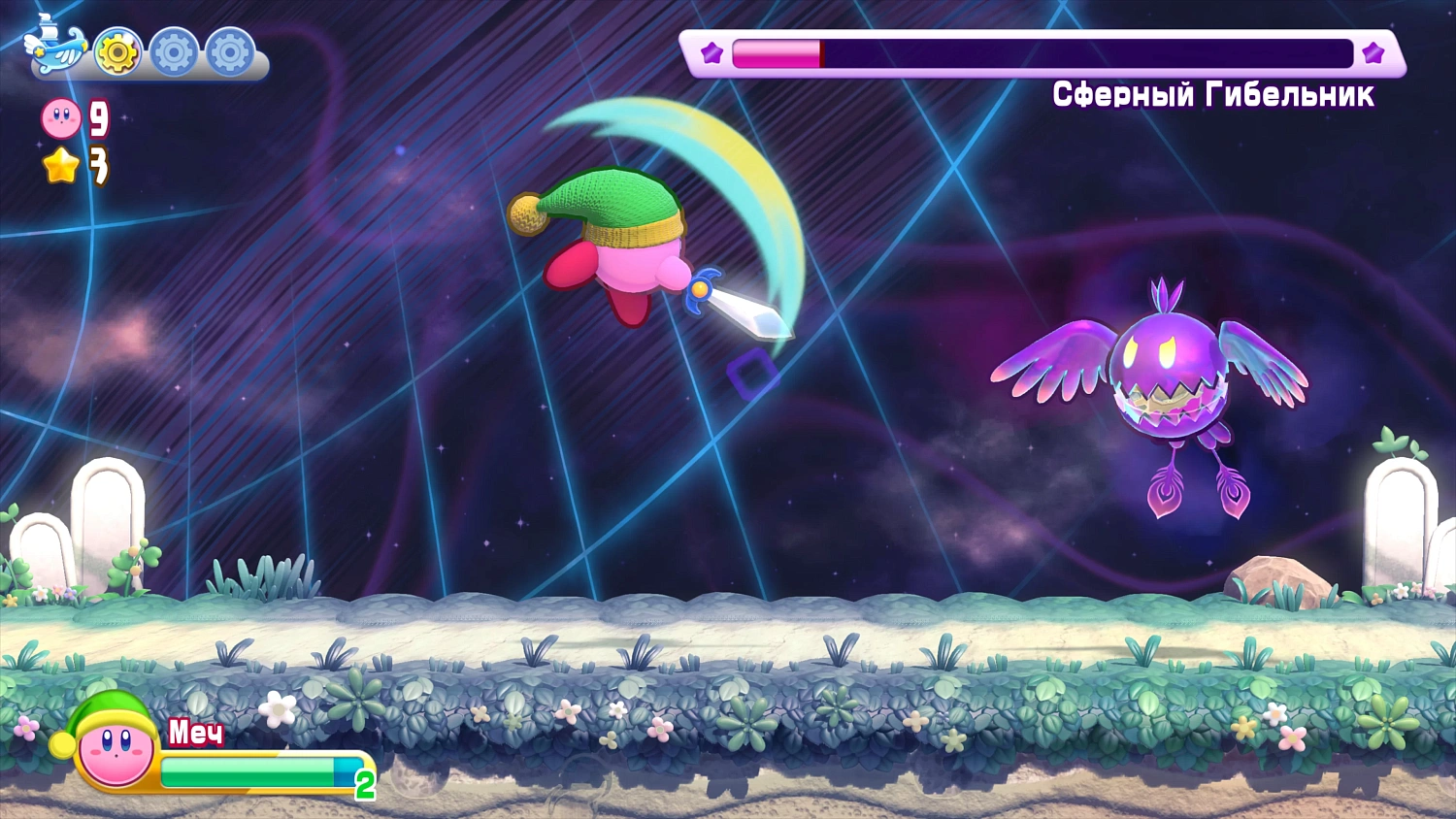Click the lives count number 9
The image size is (1456, 819).
97,119
